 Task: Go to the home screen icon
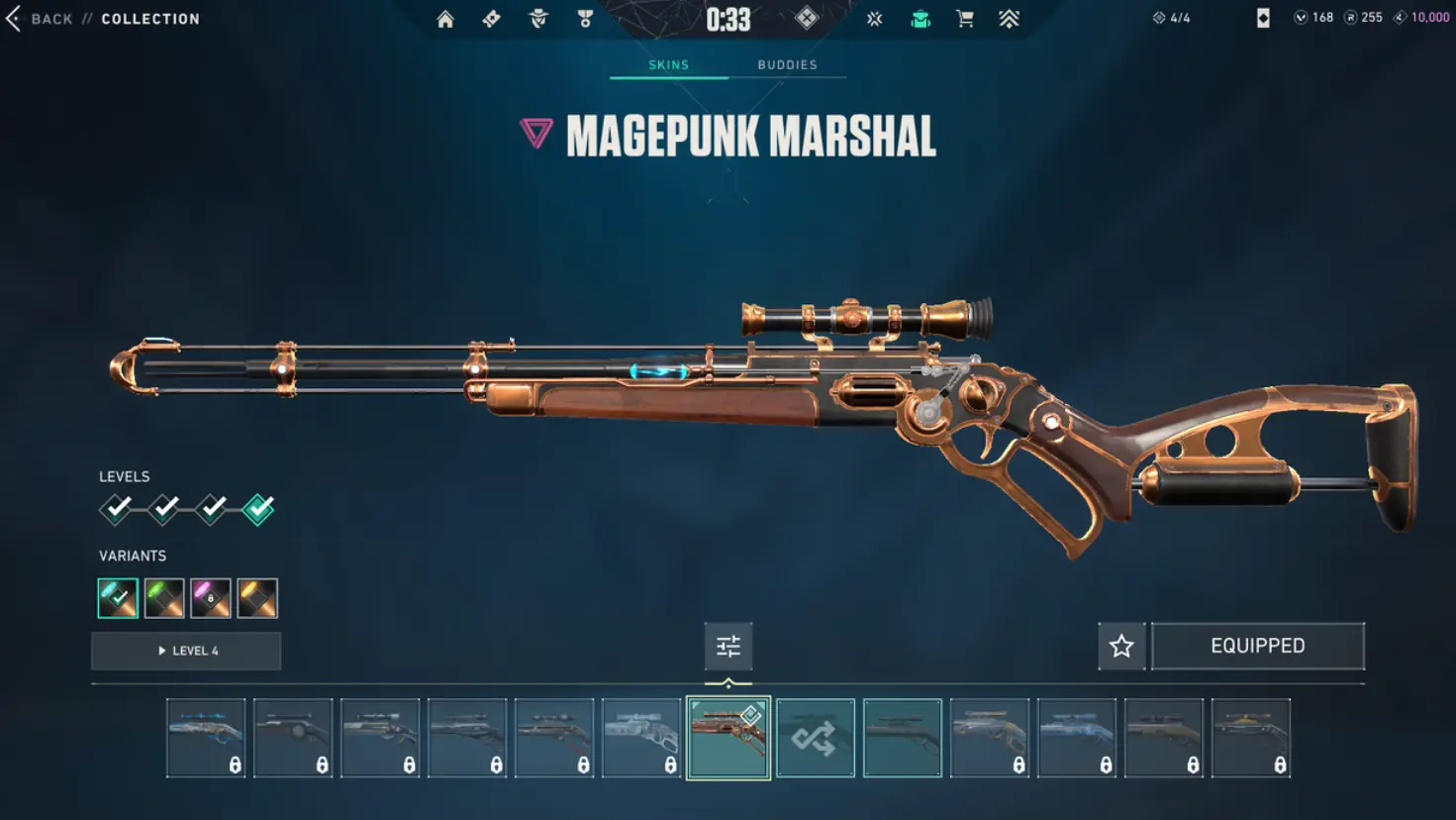coord(445,19)
